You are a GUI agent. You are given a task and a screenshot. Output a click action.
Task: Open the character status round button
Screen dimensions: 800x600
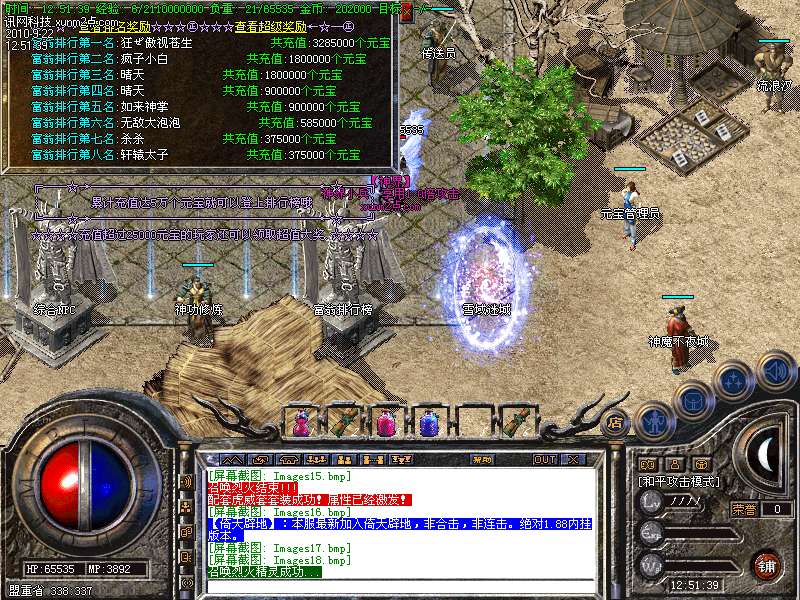654,420
